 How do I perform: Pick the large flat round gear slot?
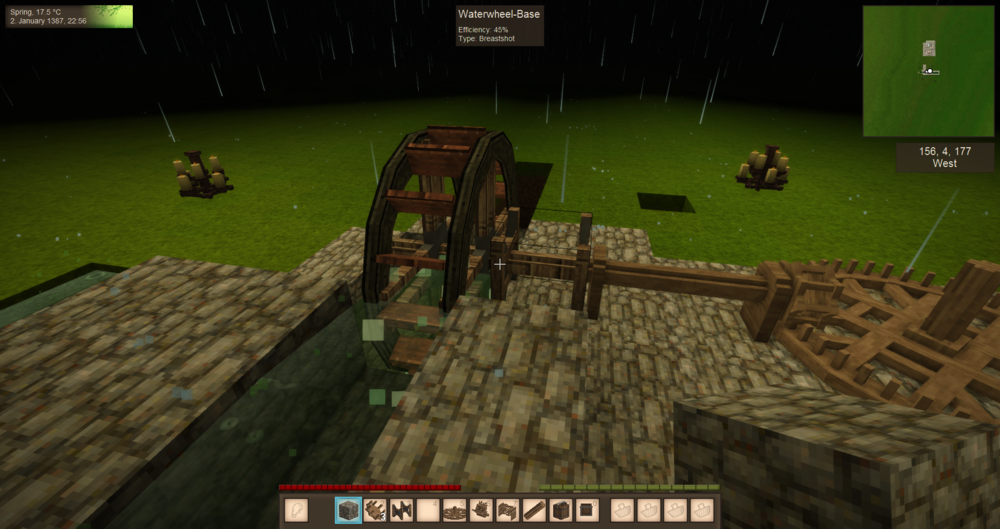coord(455,510)
